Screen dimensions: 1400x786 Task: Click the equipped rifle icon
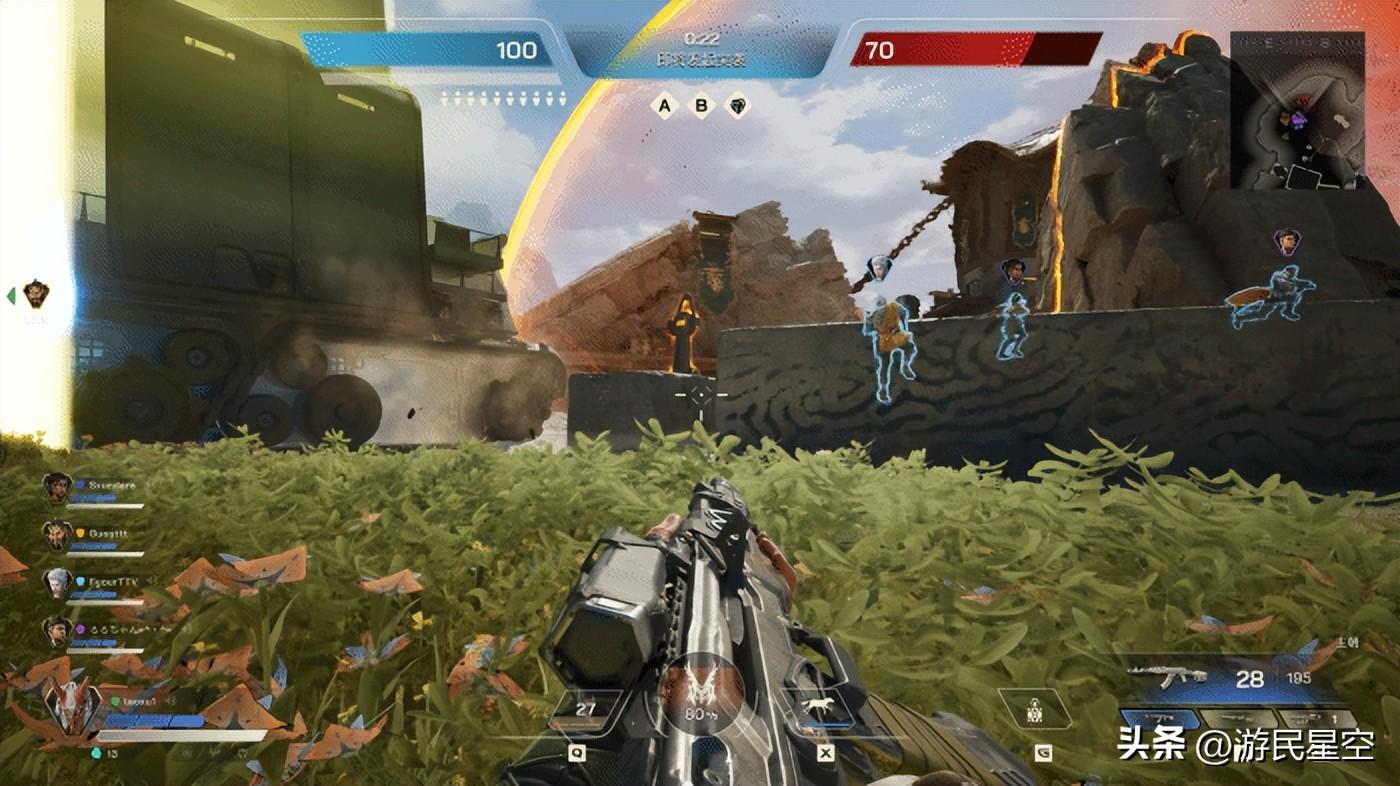tap(1167, 675)
